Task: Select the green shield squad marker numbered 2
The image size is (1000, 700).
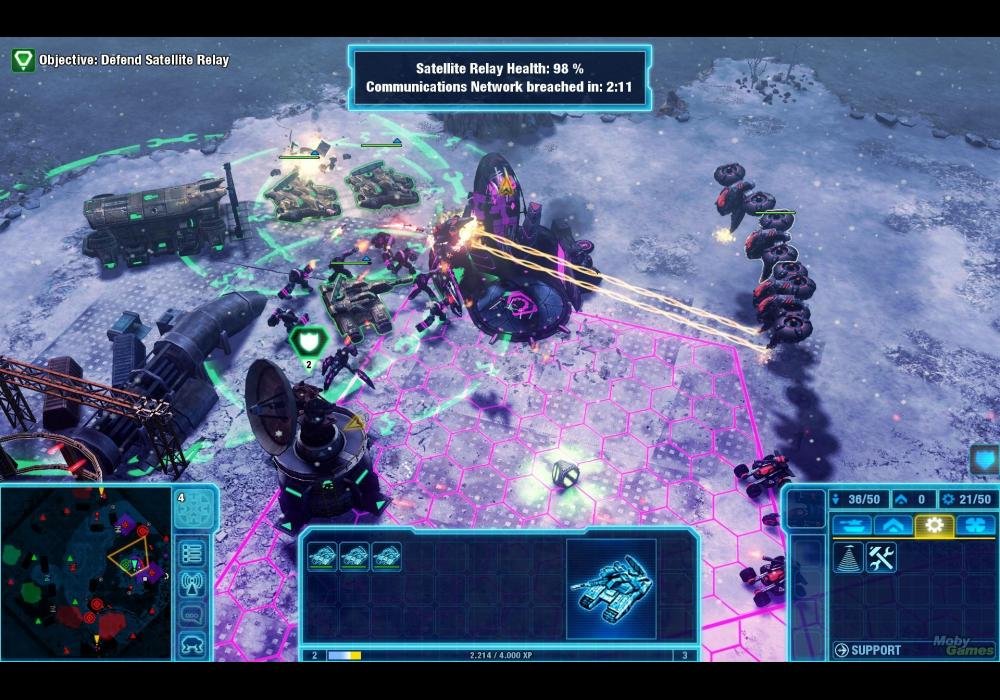Action: 304,343
